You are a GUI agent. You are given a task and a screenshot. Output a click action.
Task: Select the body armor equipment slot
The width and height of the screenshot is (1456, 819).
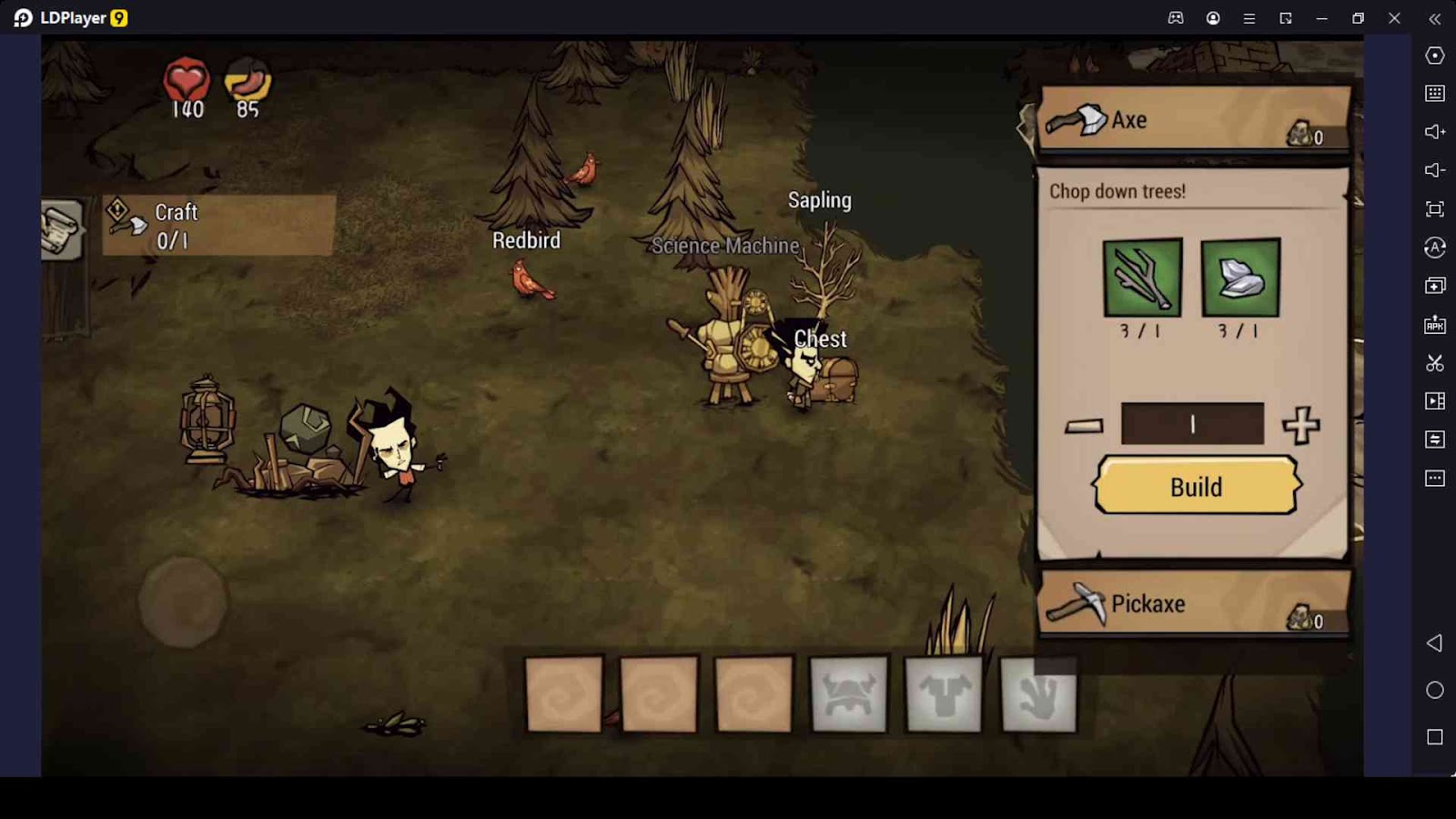(944, 694)
